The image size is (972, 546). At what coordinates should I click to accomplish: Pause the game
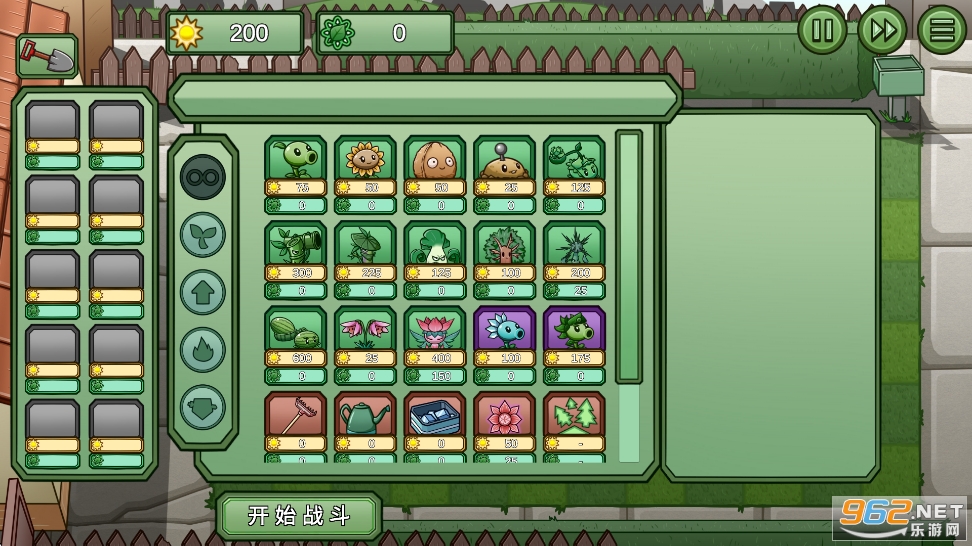(x=822, y=31)
